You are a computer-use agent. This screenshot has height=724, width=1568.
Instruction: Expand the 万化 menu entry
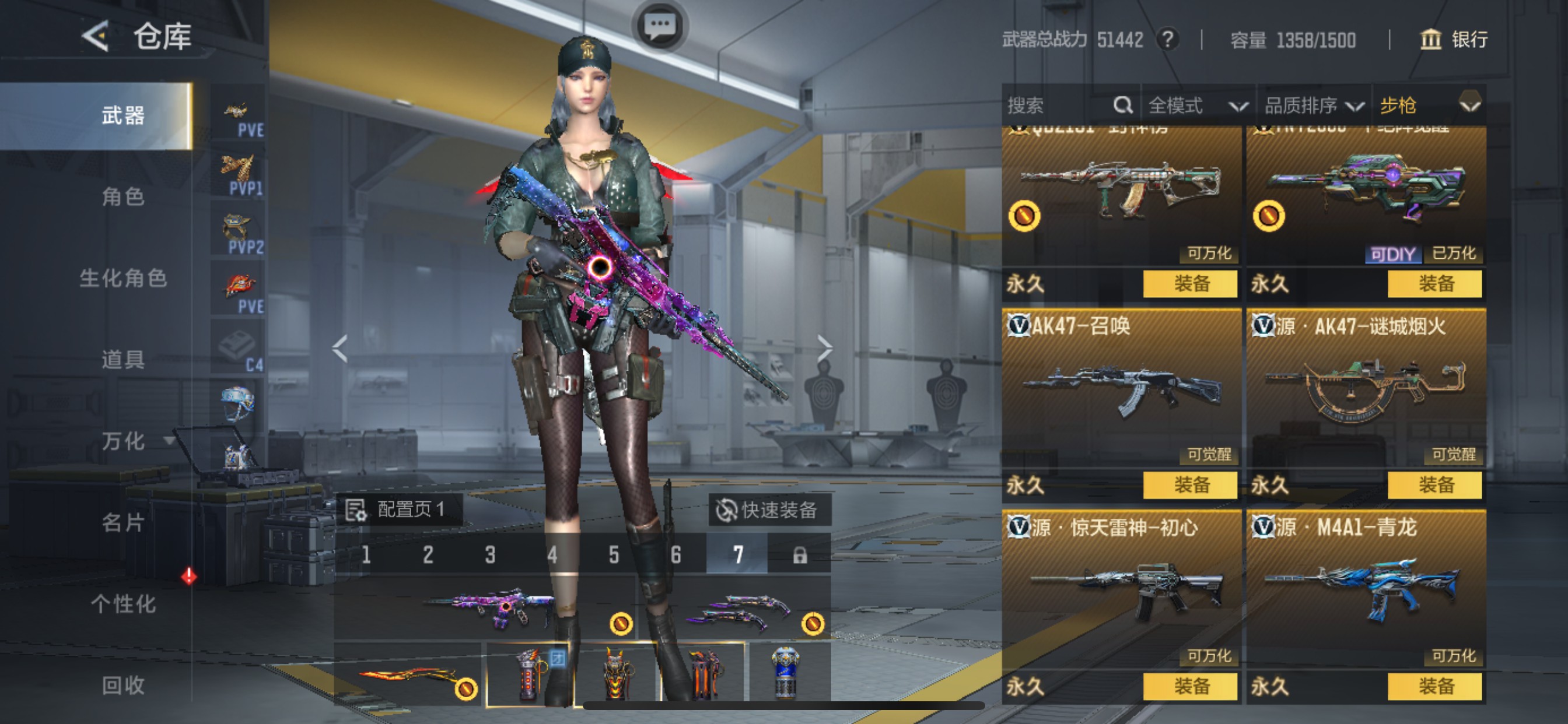[124, 441]
